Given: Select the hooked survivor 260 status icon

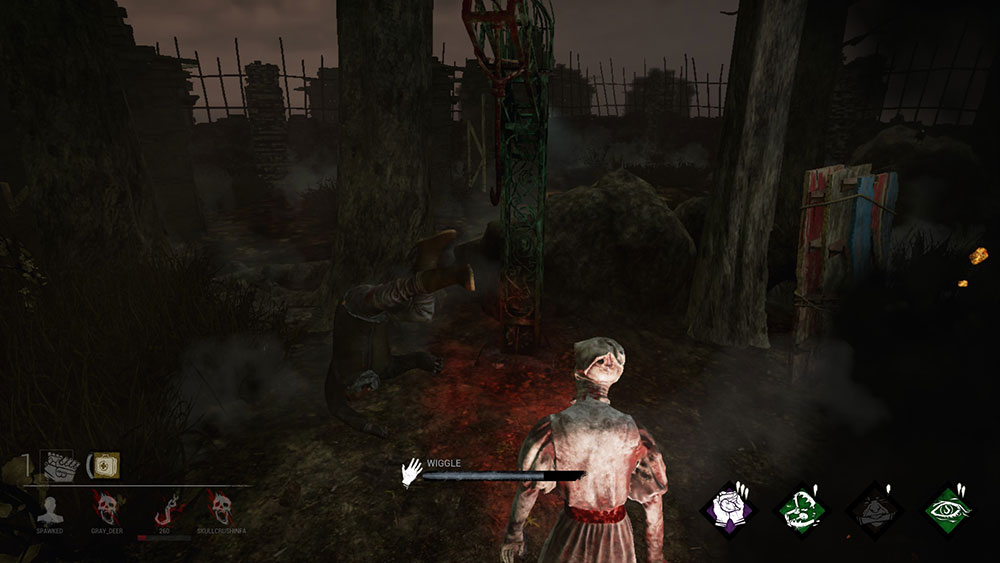Looking at the screenshot, I should [x=163, y=509].
